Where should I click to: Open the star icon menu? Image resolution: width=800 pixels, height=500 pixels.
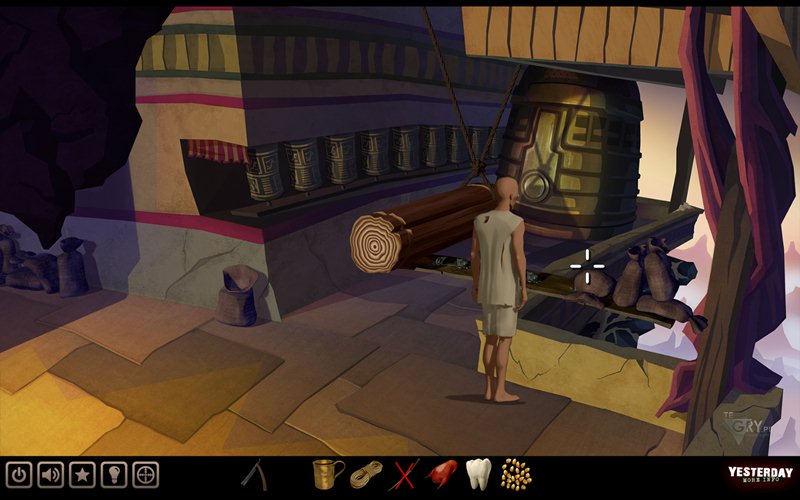pyautogui.click(x=83, y=473)
